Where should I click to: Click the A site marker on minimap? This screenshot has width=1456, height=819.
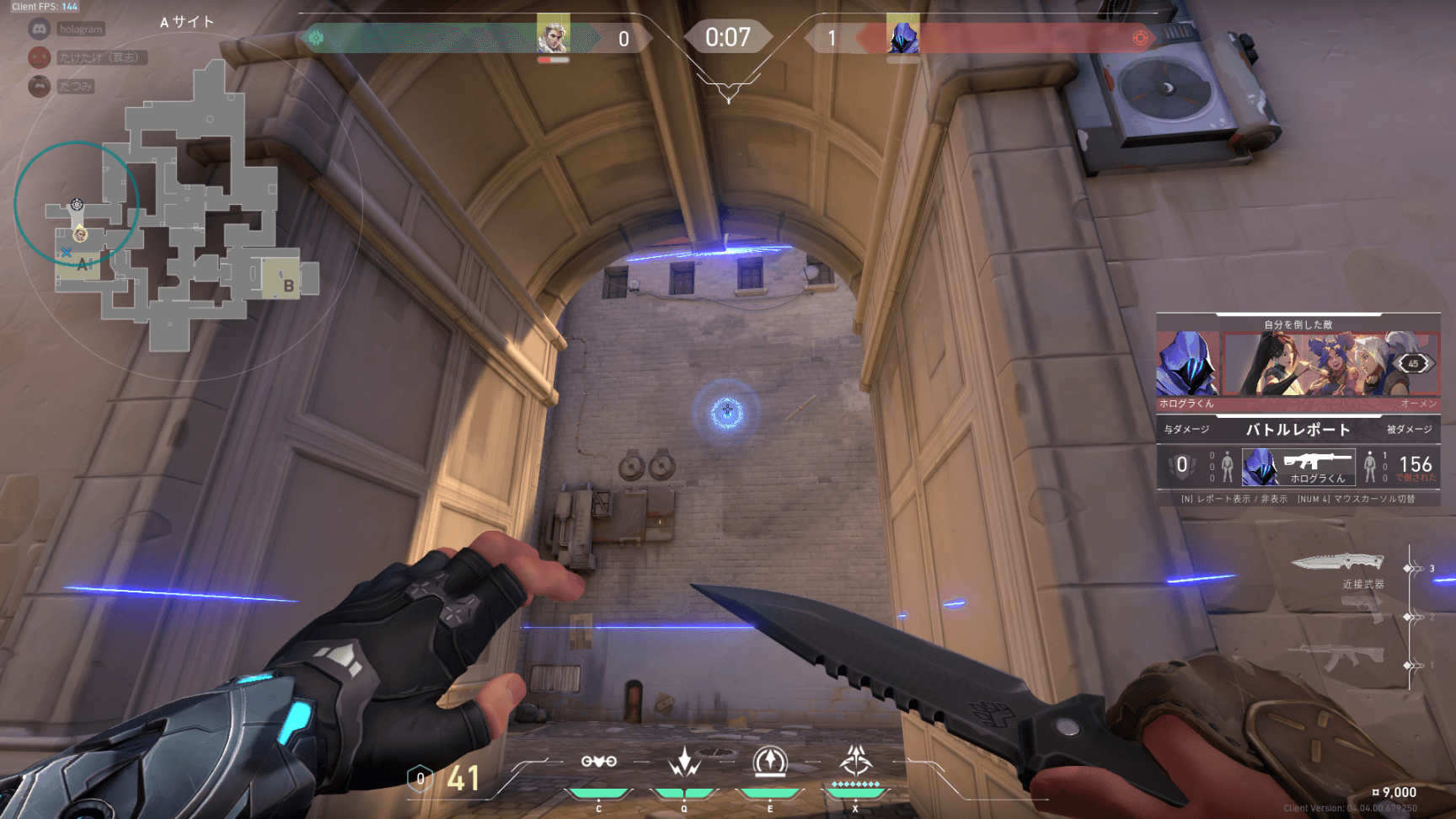83,265
